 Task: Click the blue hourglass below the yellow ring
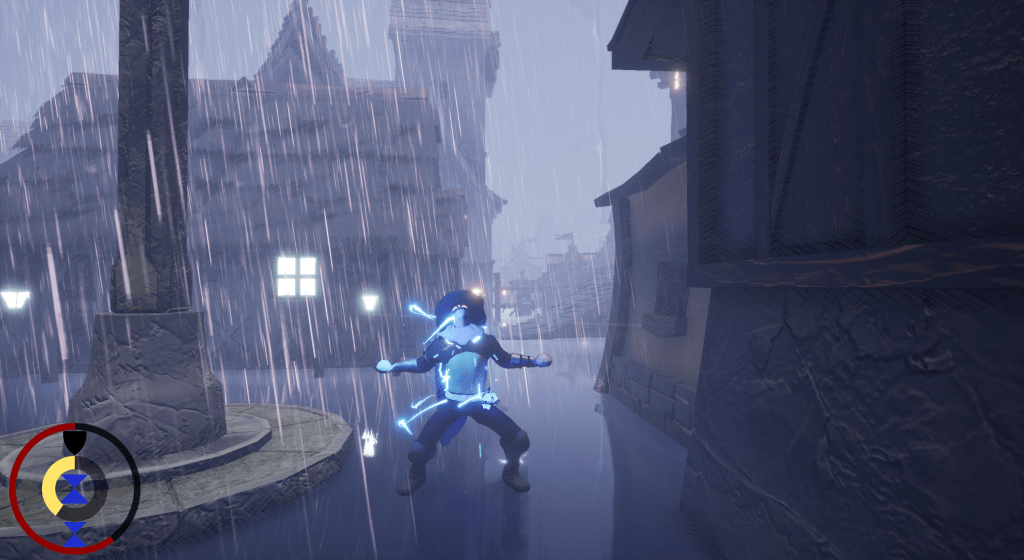coord(74,533)
